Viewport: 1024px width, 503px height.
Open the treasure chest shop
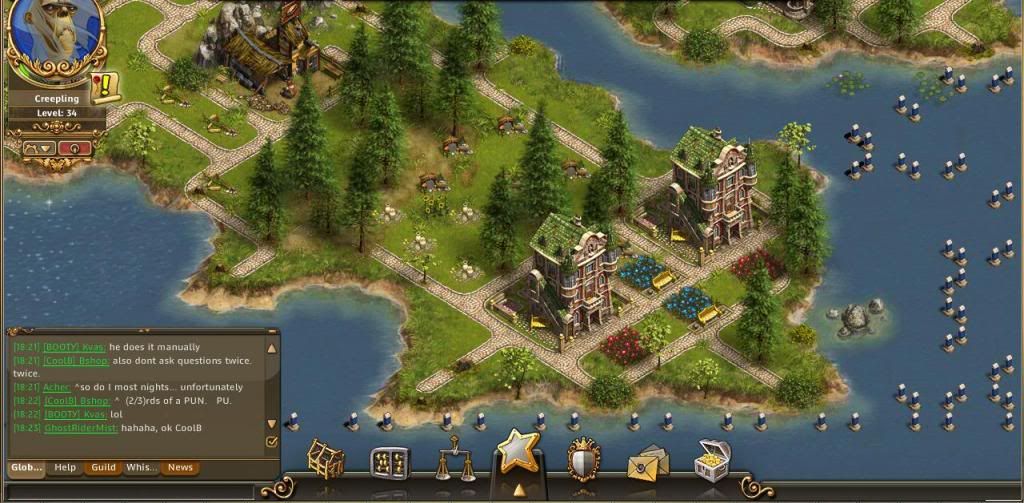[713, 458]
